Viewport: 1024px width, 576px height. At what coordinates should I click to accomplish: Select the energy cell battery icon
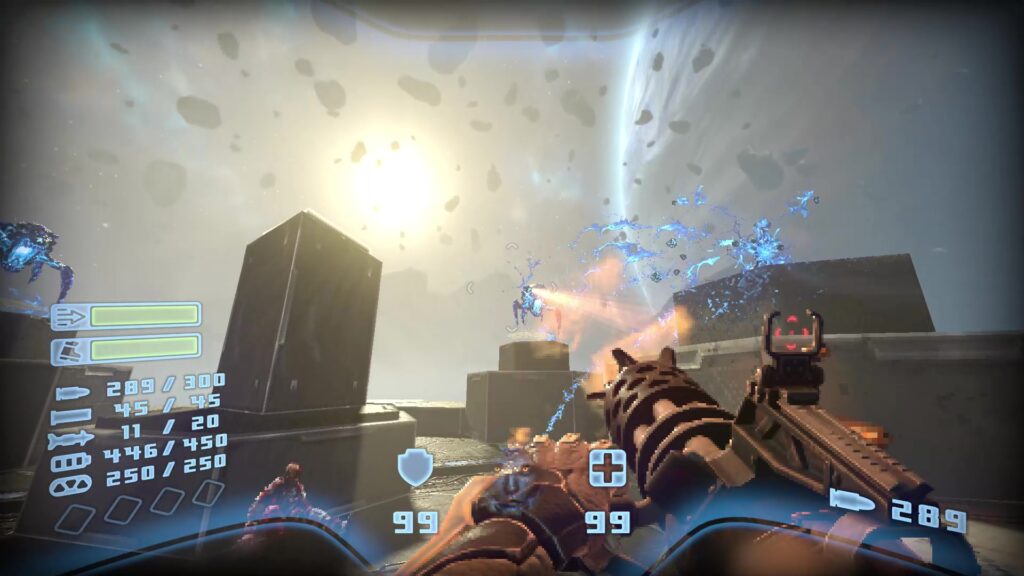pyautogui.click(x=72, y=461)
